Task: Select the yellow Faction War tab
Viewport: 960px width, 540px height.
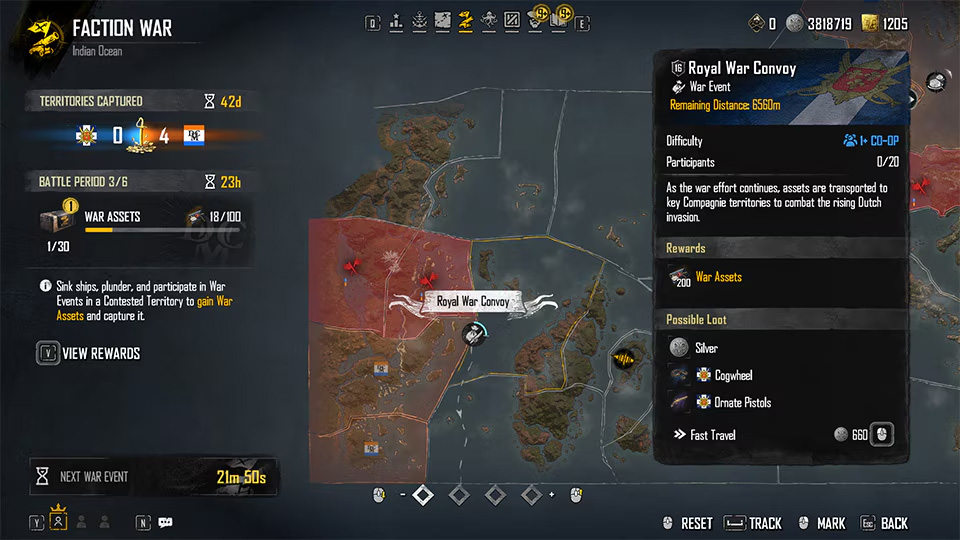Action: coord(466,19)
